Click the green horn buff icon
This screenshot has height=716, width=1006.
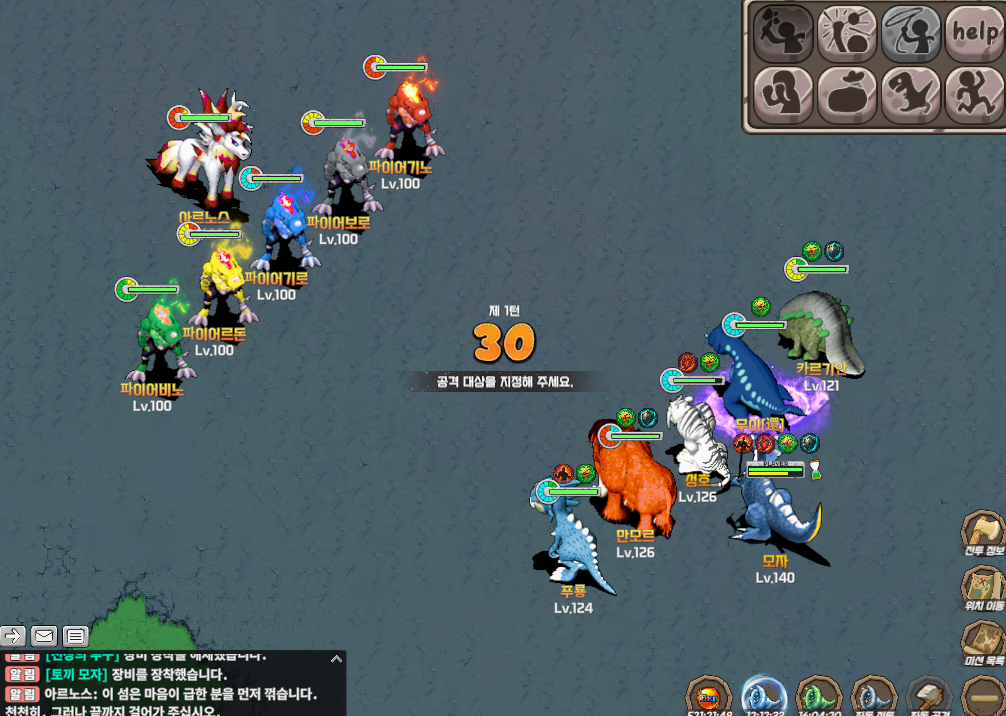(x=819, y=696)
